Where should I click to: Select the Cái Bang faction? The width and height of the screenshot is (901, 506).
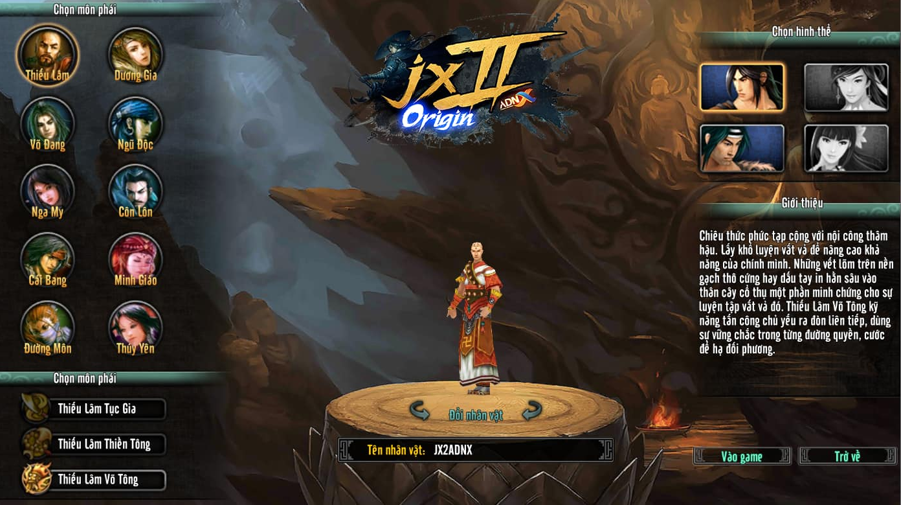[46, 257]
